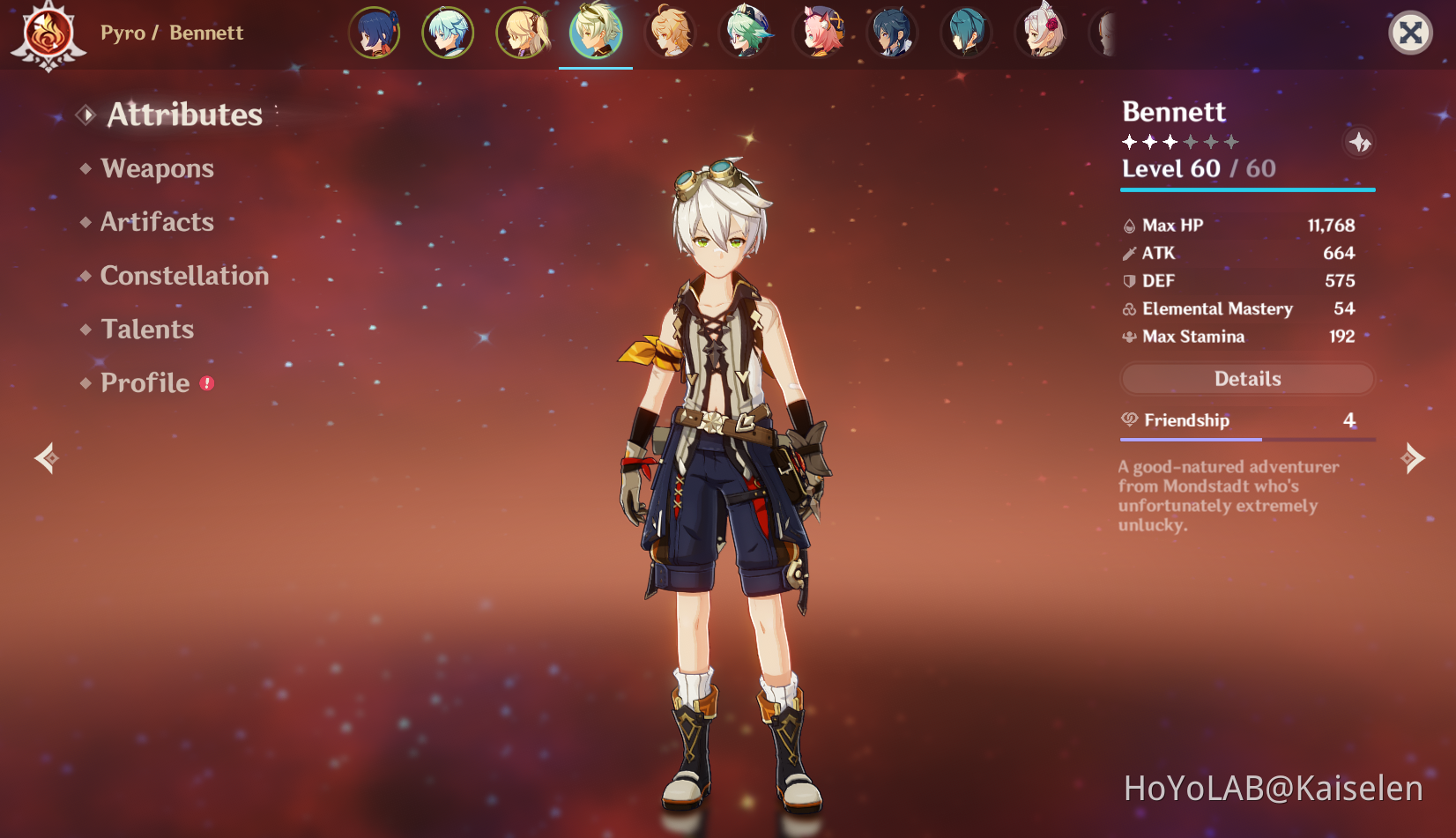Click the ascension star icon beside Bennett's name
This screenshot has height=838, width=1456.
pos(1359,142)
